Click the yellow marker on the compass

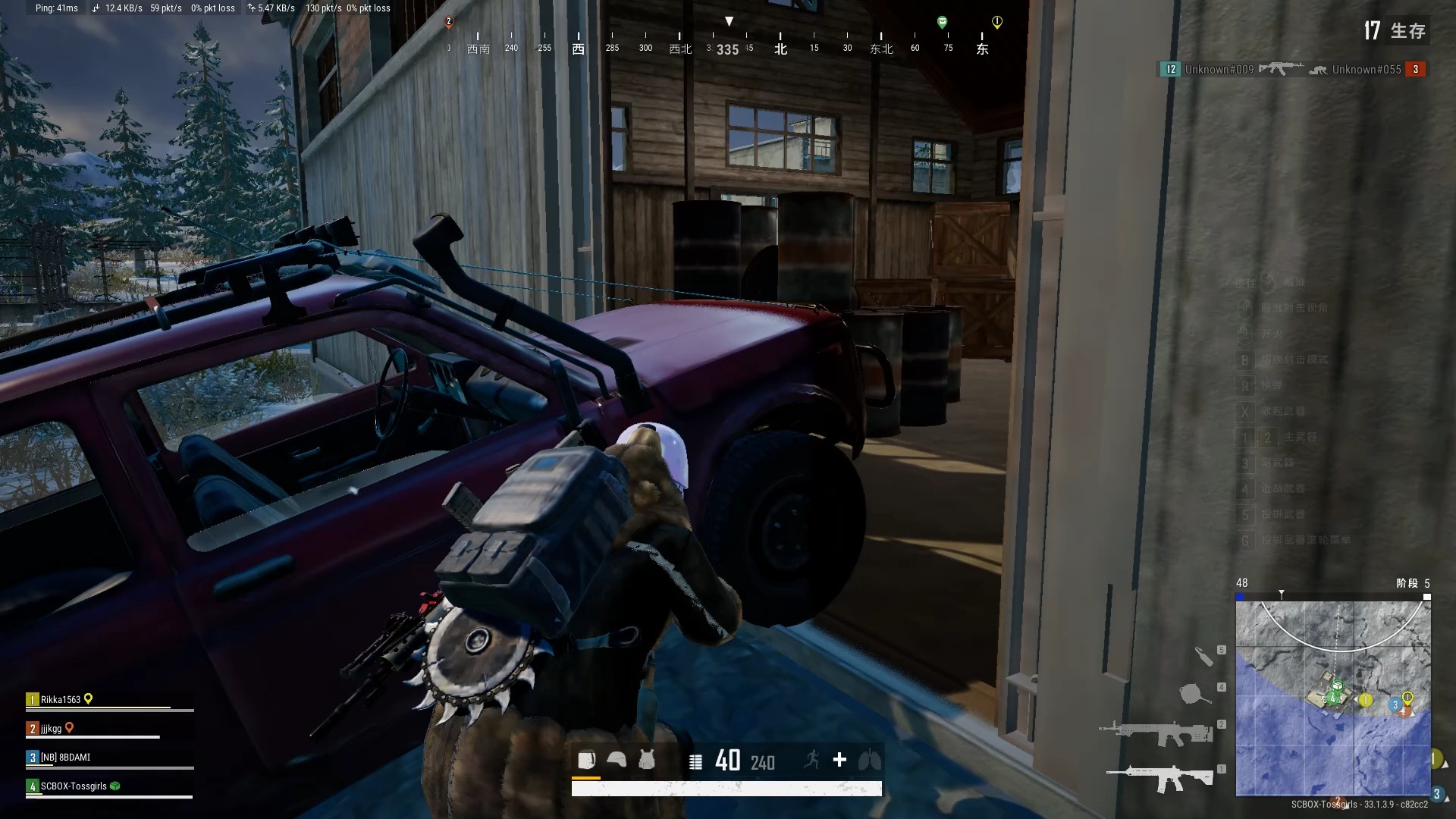coord(997,23)
